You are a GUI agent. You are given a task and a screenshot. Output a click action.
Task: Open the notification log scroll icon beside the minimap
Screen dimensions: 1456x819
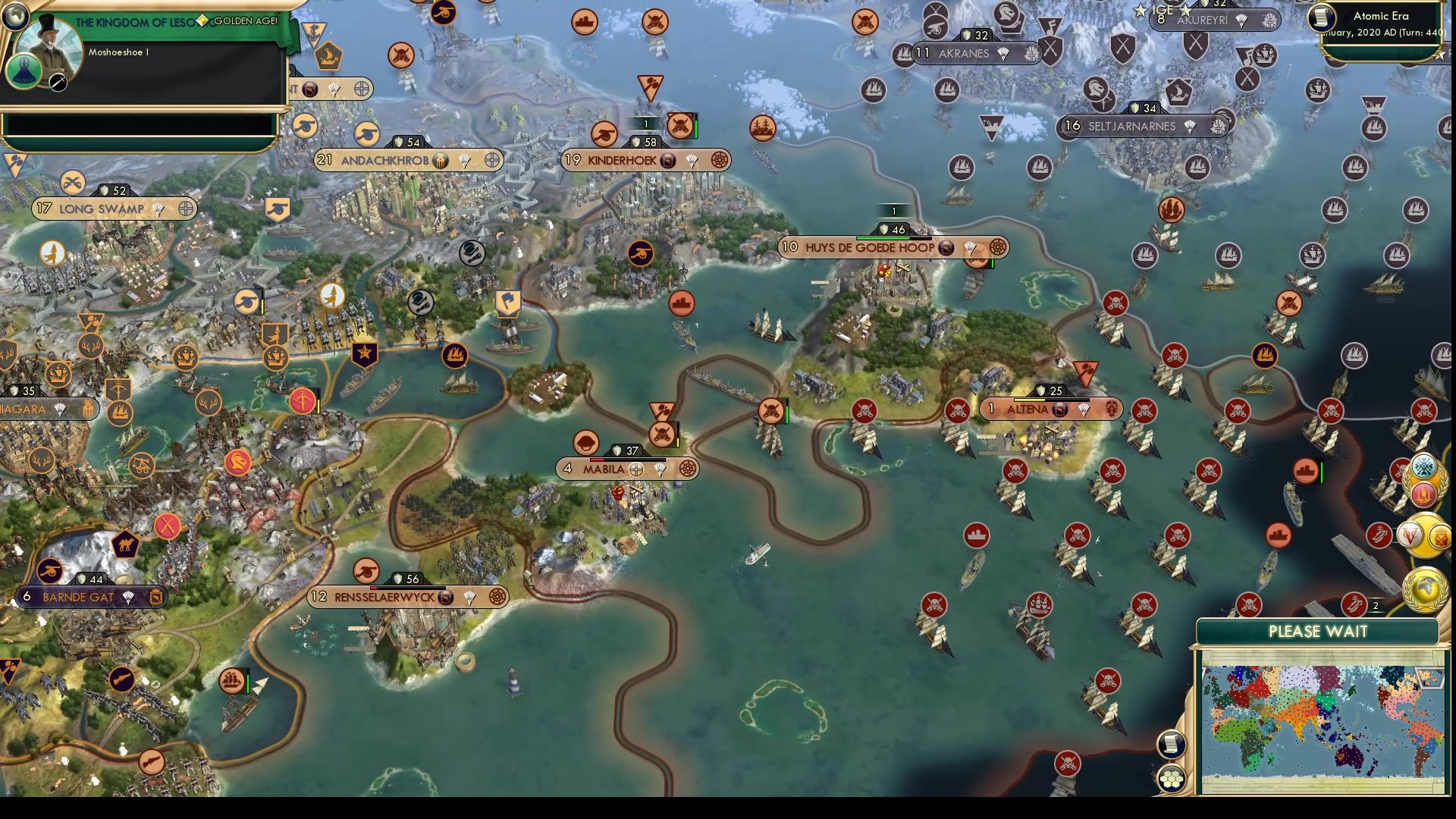click(1172, 743)
